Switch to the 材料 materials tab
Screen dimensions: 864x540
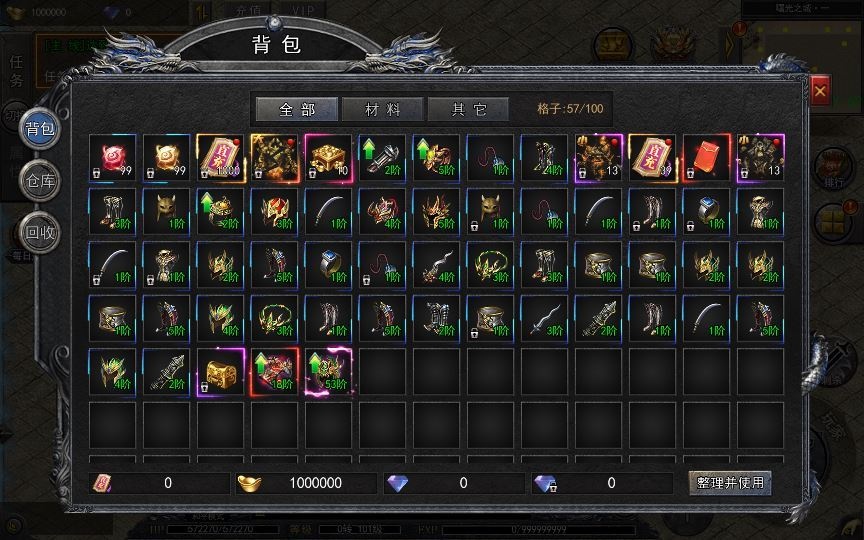(381, 109)
